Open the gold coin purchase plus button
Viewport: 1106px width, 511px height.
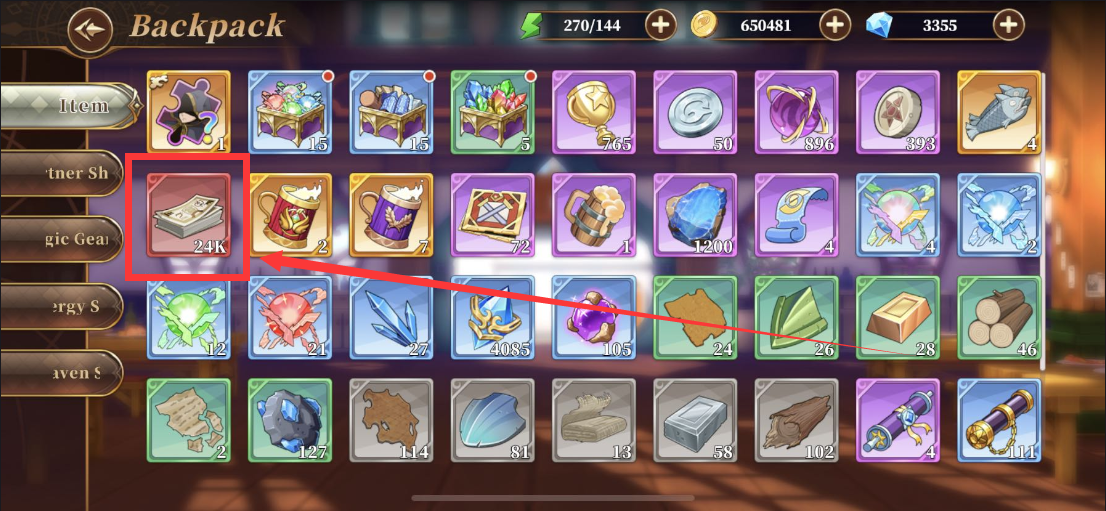(834, 25)
